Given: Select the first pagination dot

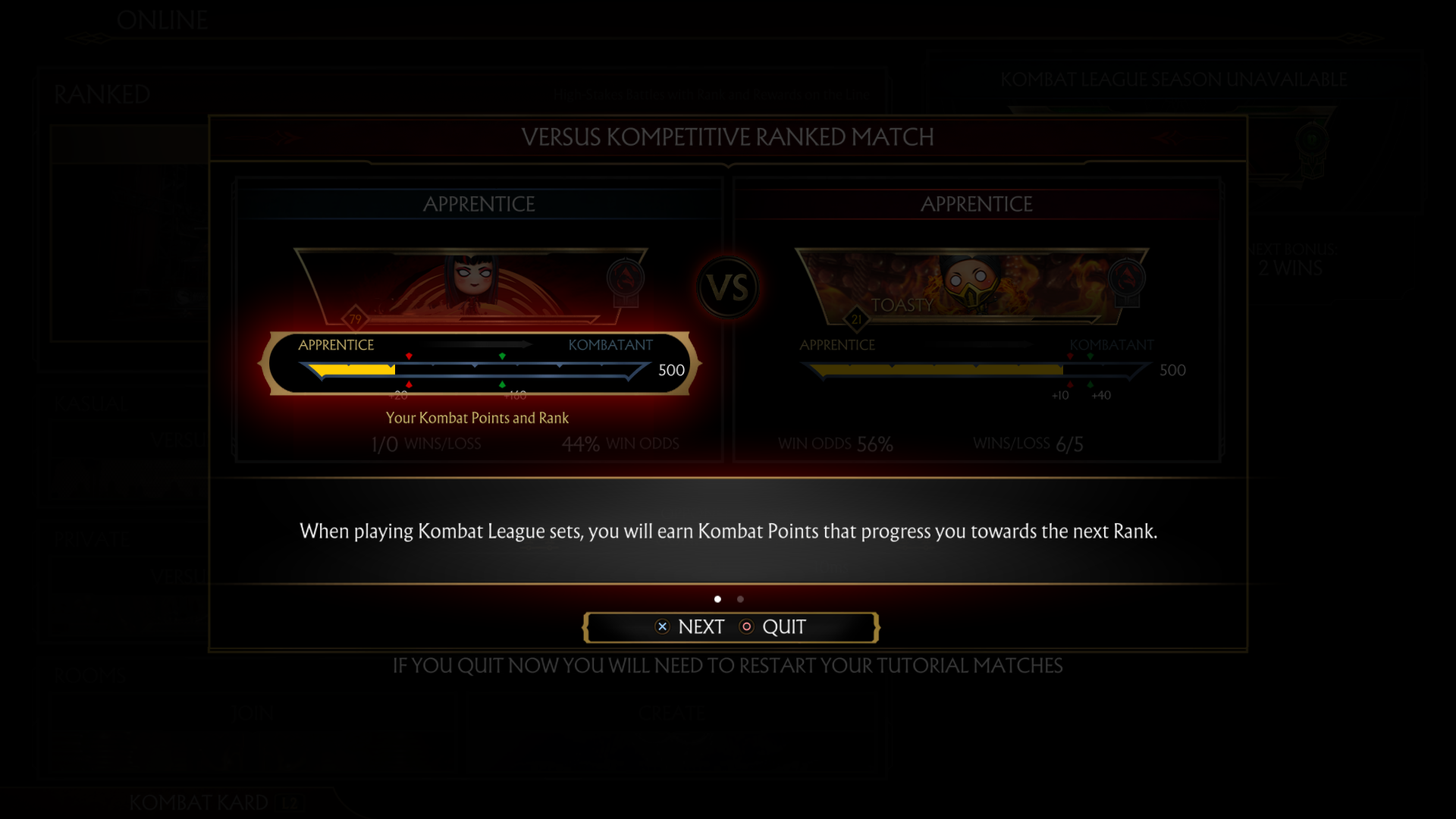Looking at the screenshot, I should pos(718,598).
